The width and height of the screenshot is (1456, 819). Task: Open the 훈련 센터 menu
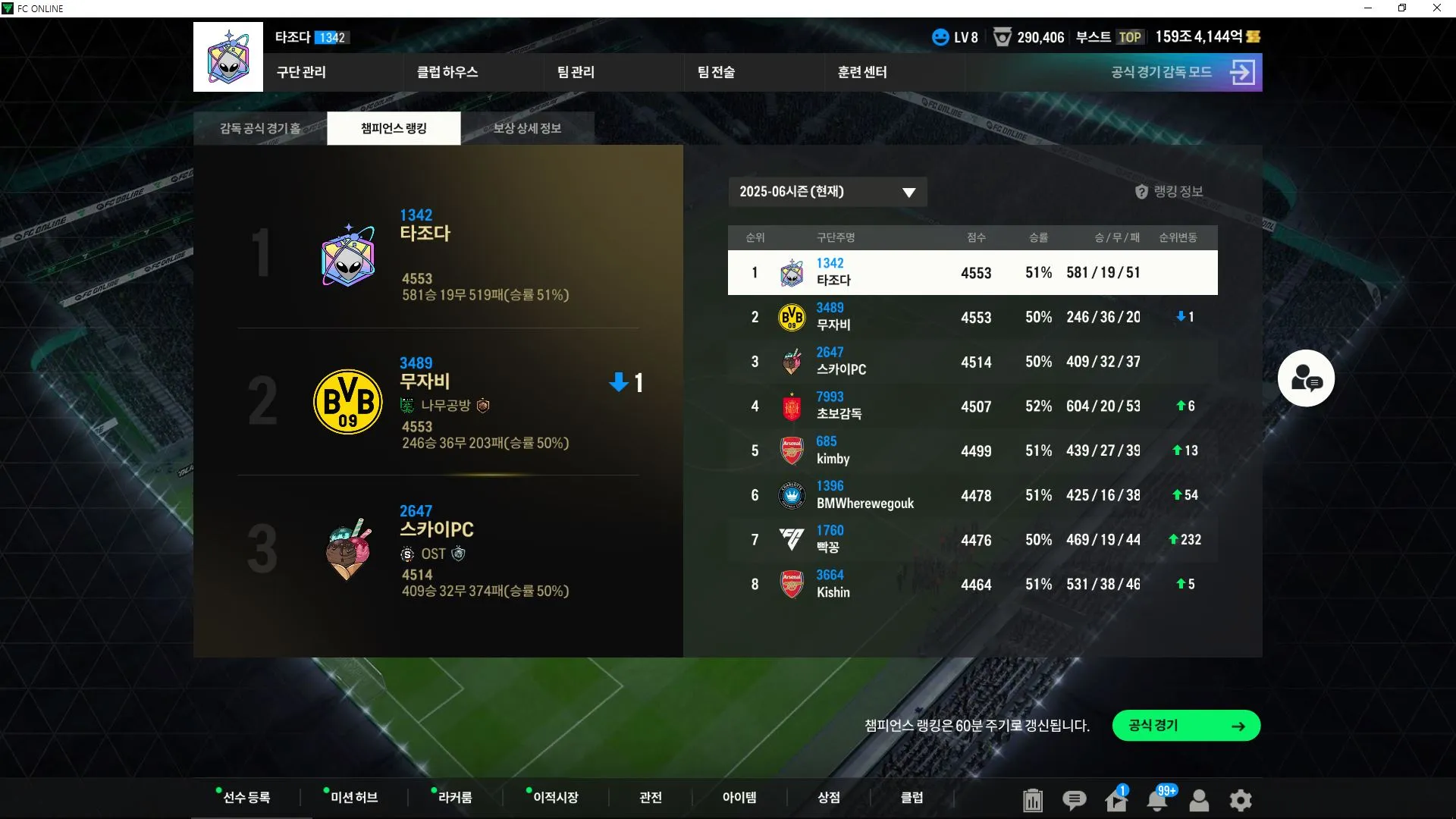[x=862, y=72]
